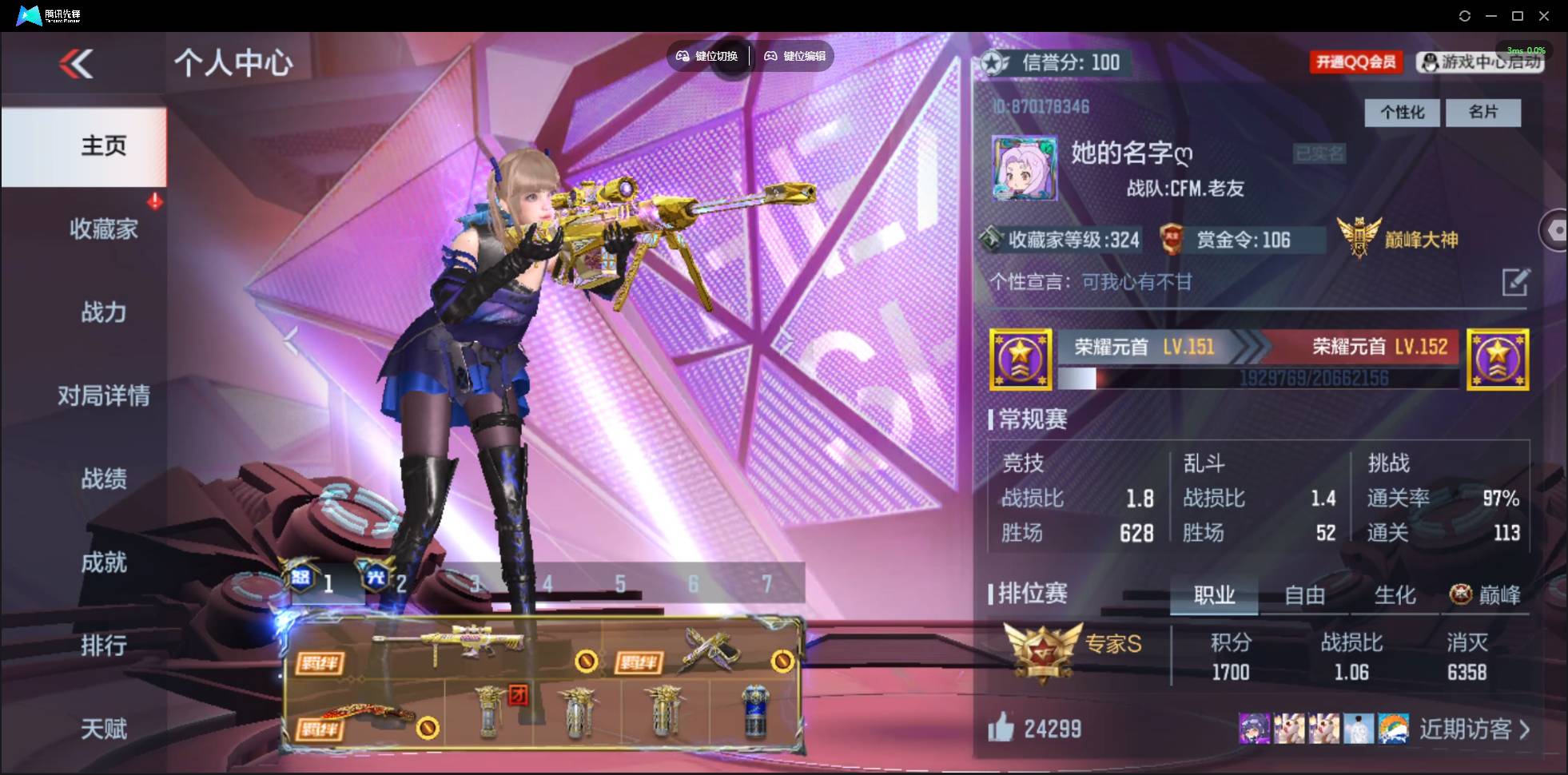Click the 键位切换 gamepad icon

click(x=684, y=56)
